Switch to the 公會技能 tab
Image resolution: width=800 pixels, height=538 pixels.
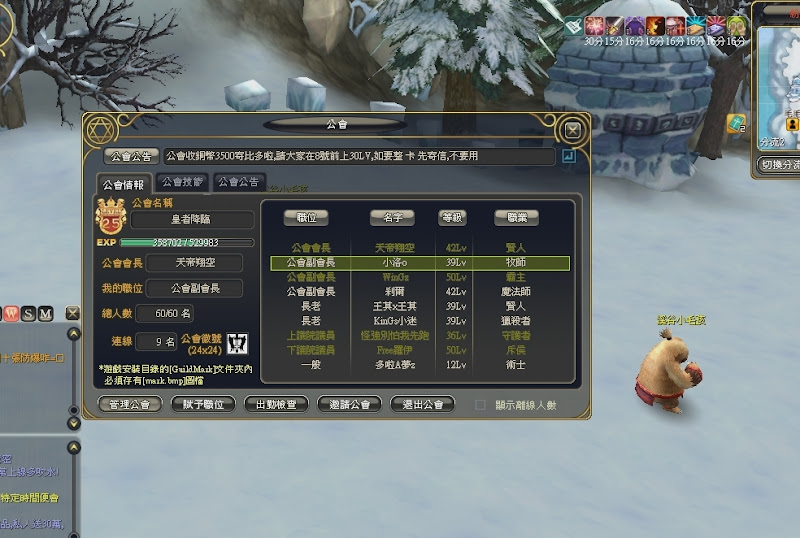click(x=182, y=182)
